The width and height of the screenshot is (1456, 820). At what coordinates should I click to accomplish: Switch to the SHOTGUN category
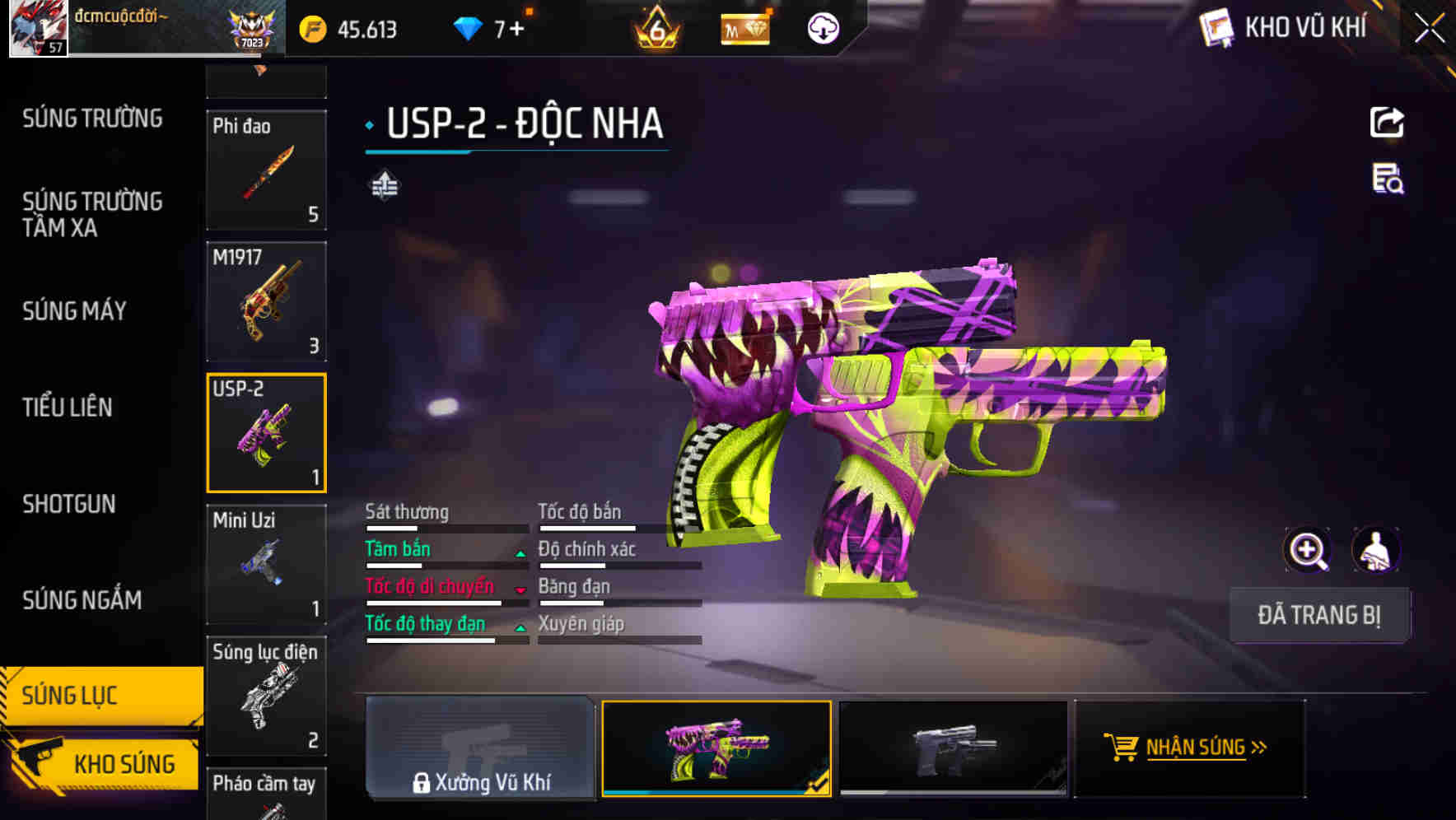69,504
